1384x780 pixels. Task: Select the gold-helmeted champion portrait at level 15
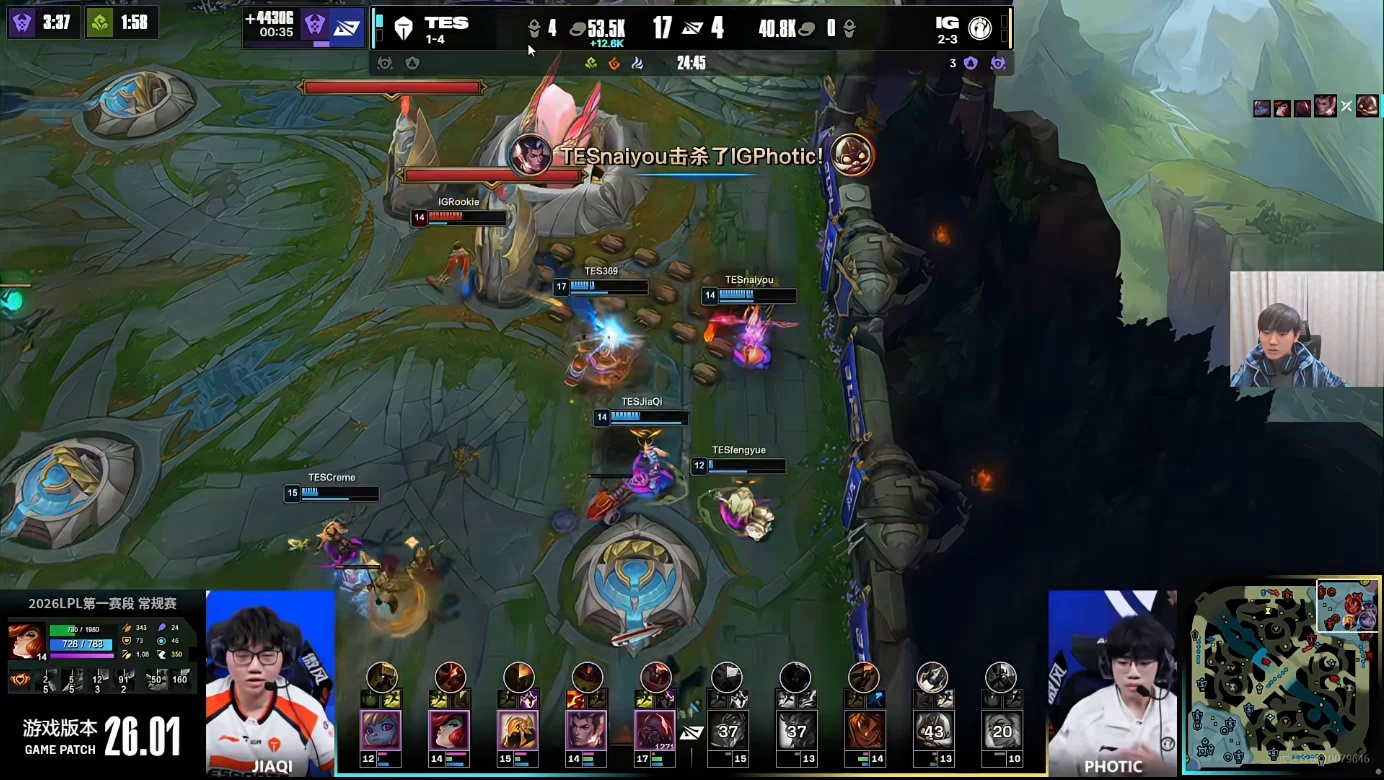517,730
